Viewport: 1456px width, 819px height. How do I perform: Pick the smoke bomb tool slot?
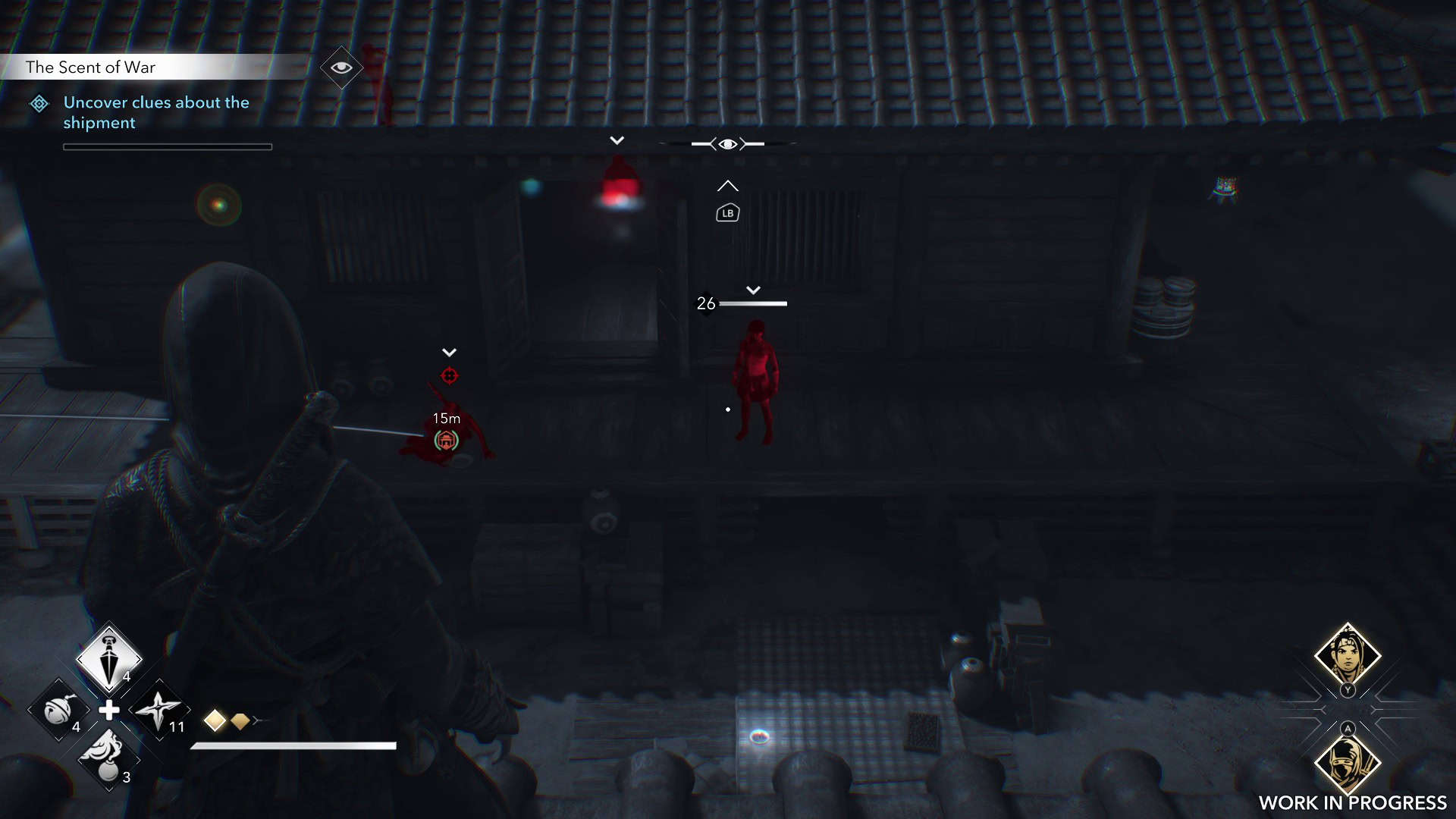pyautogui.click(x=108, y=757)
